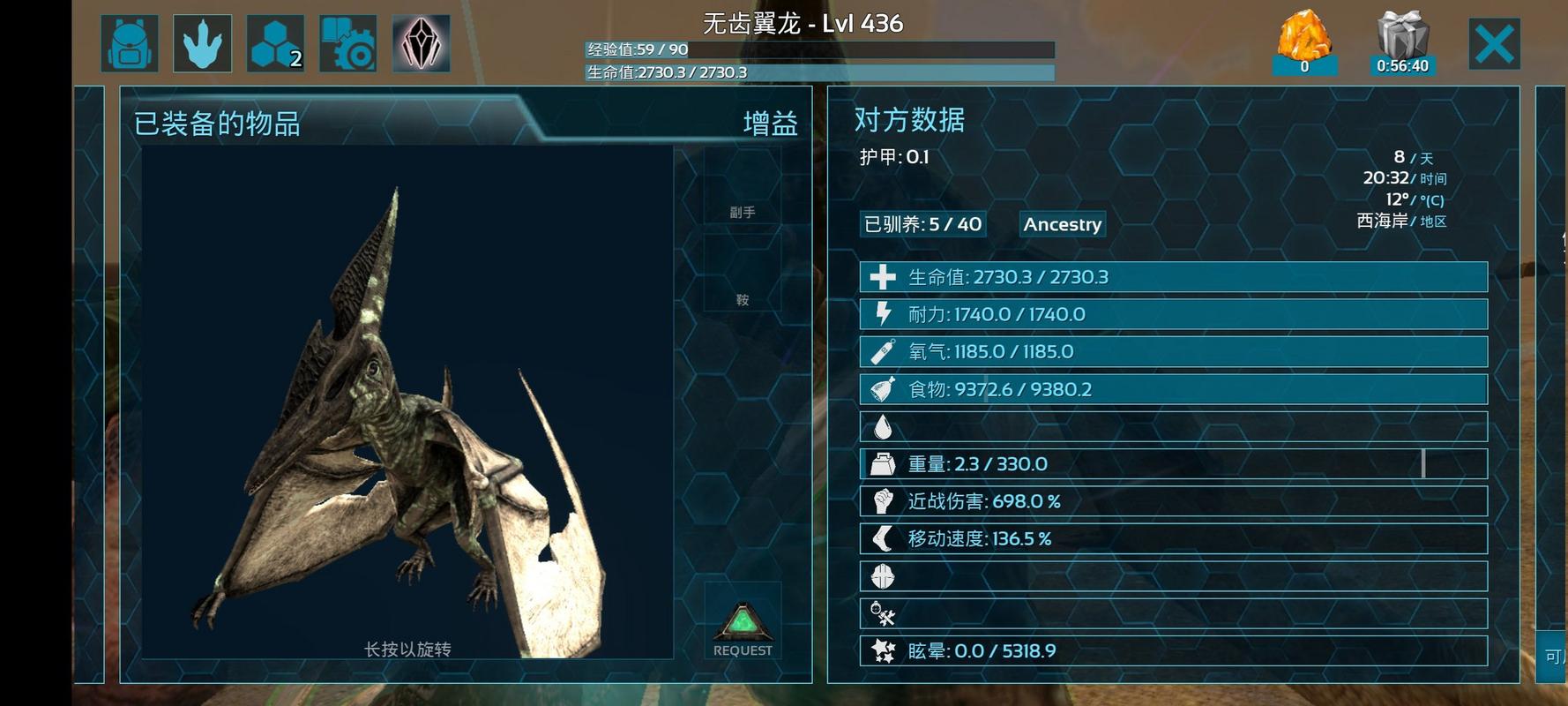Upgrade the 重量 weight stat row
Image resolution: width=1568 pixels, height=706 pixels.
[1173, 464]
